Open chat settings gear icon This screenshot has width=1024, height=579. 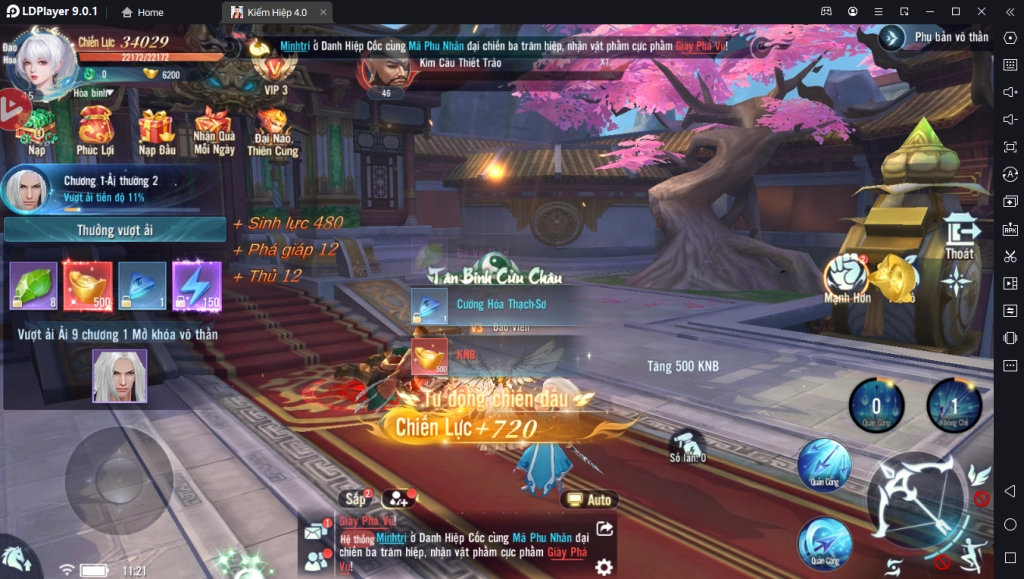604,566
